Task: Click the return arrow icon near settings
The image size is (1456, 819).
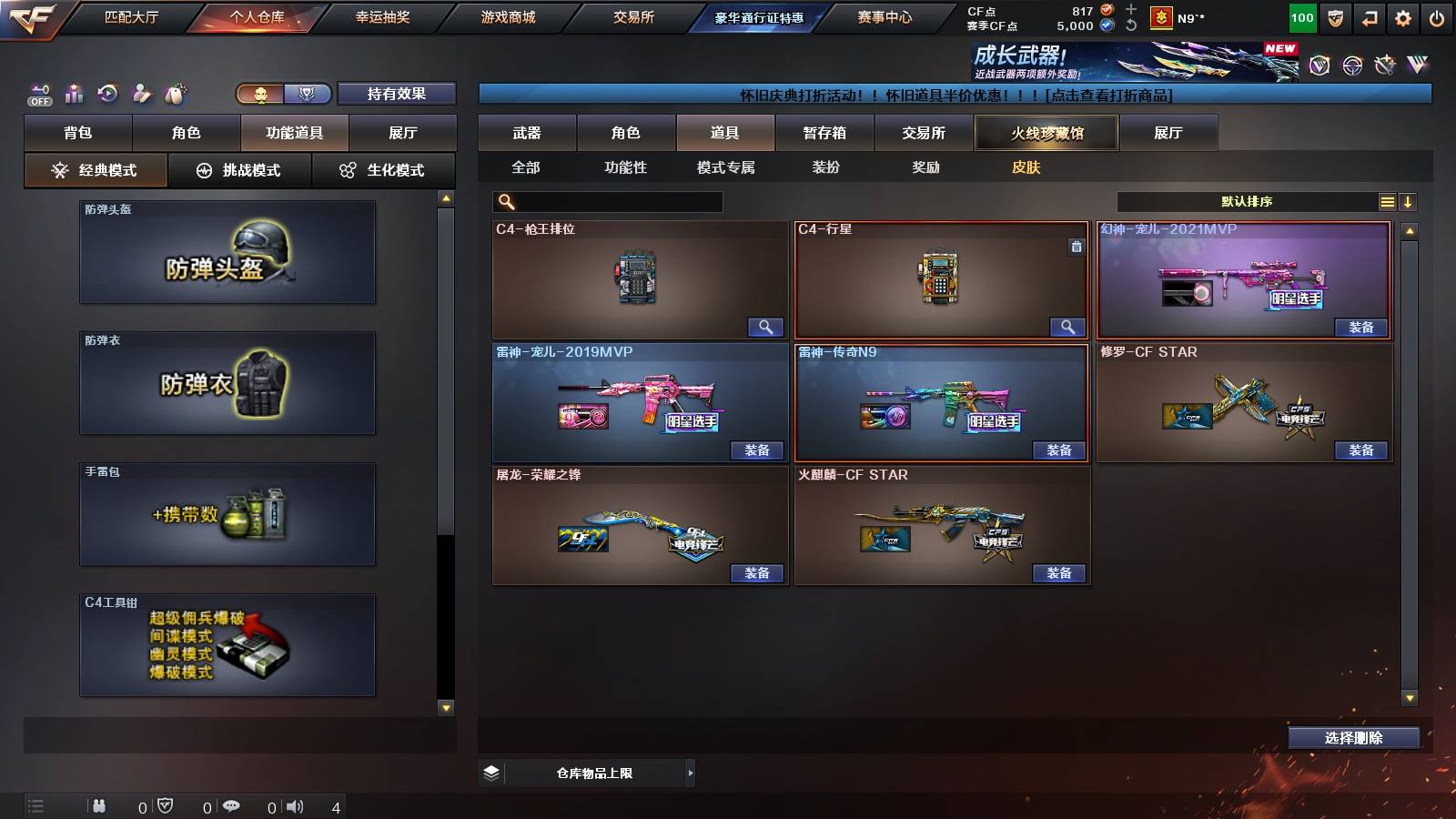Action: 1368,16
